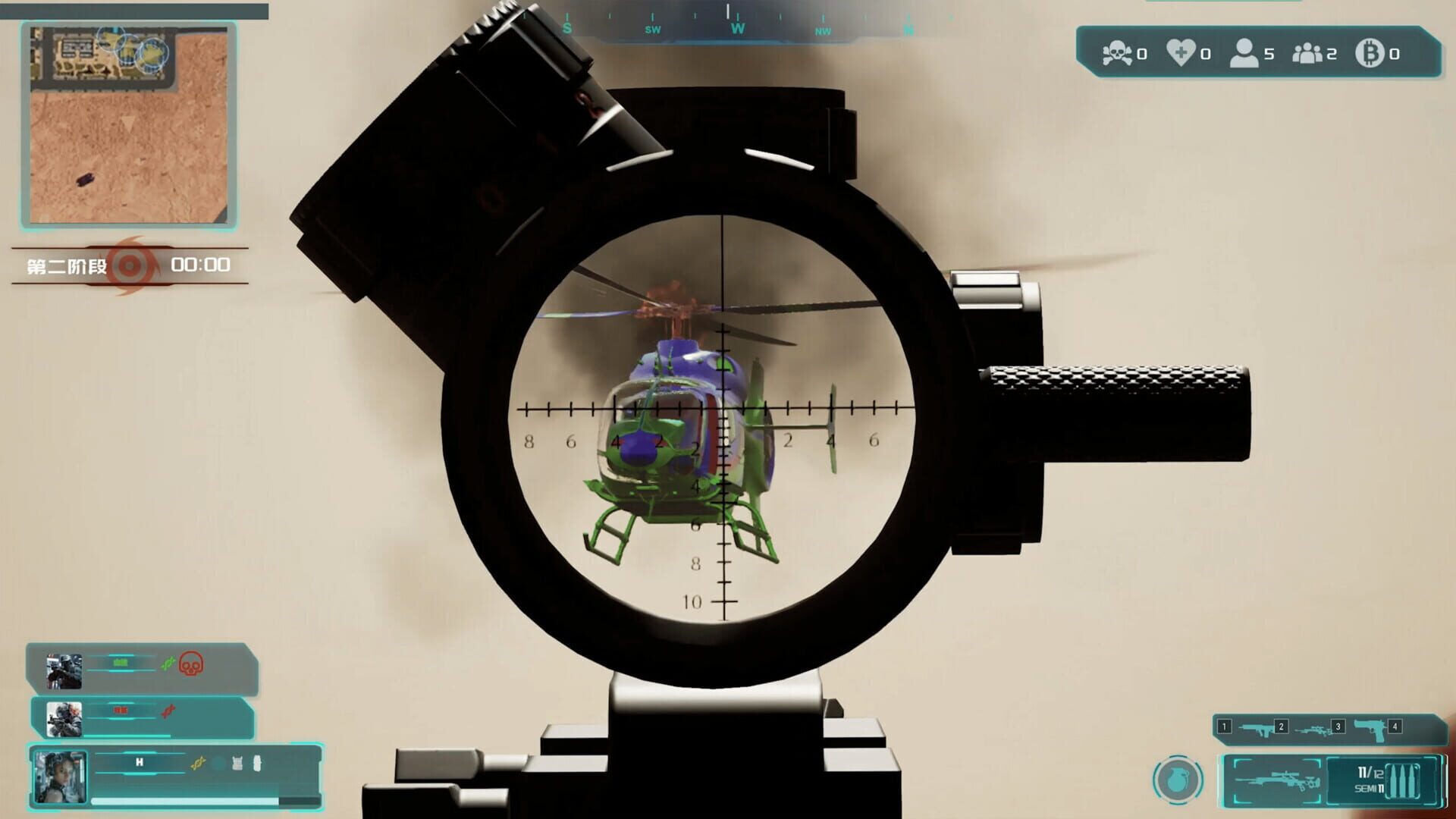1456x819 pixels.
Task: Select the grenade throwable icon
Action: (x=1177, y=780)
